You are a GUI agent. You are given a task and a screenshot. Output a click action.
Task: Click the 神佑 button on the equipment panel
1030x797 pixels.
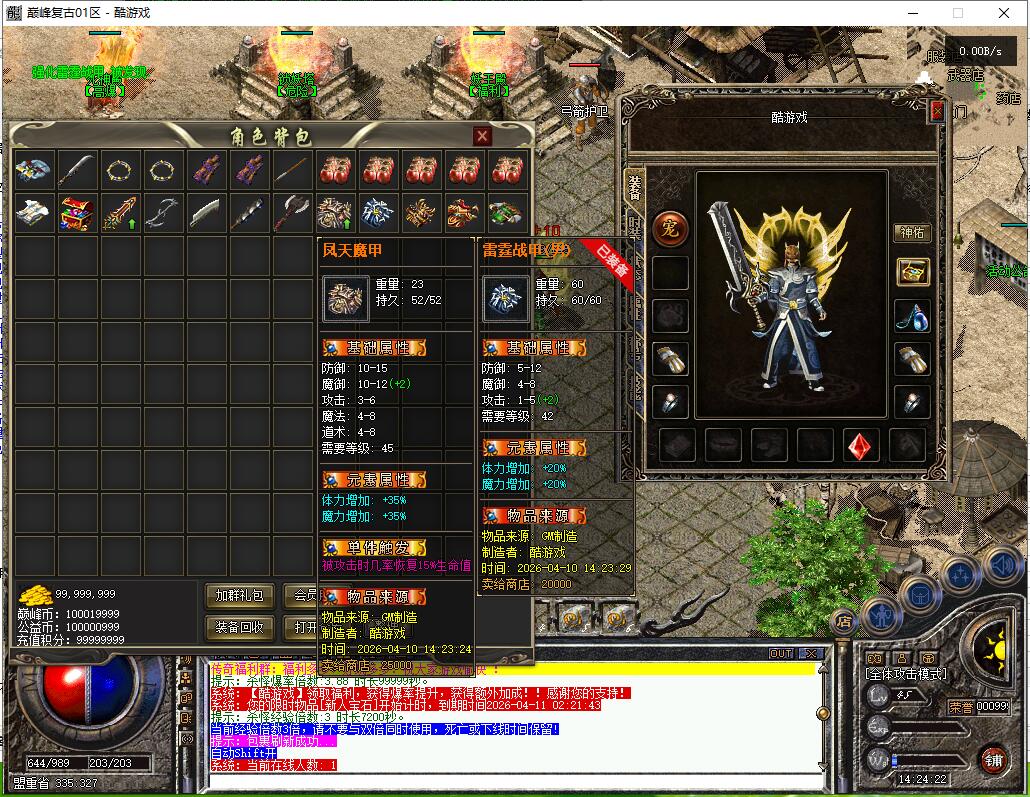tap(912, 232)
